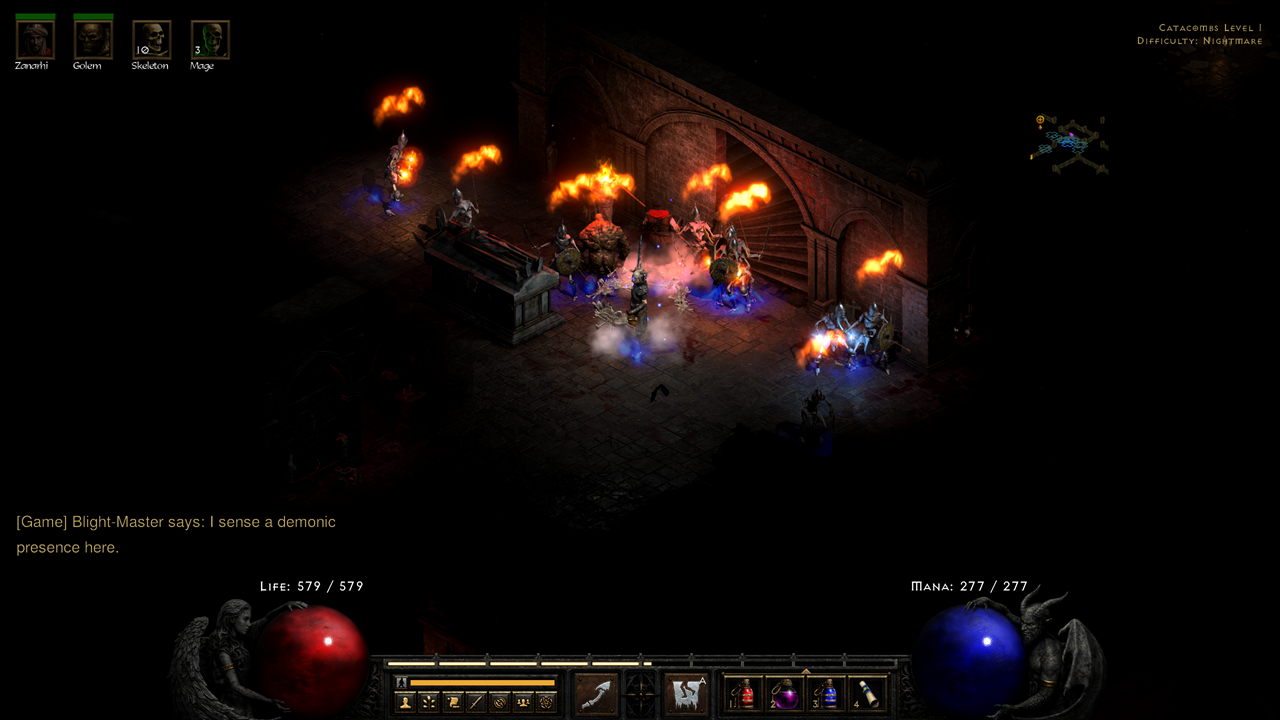Open the pentagram game menu button
Viewport: 1280px width, 720px height.
546,702
